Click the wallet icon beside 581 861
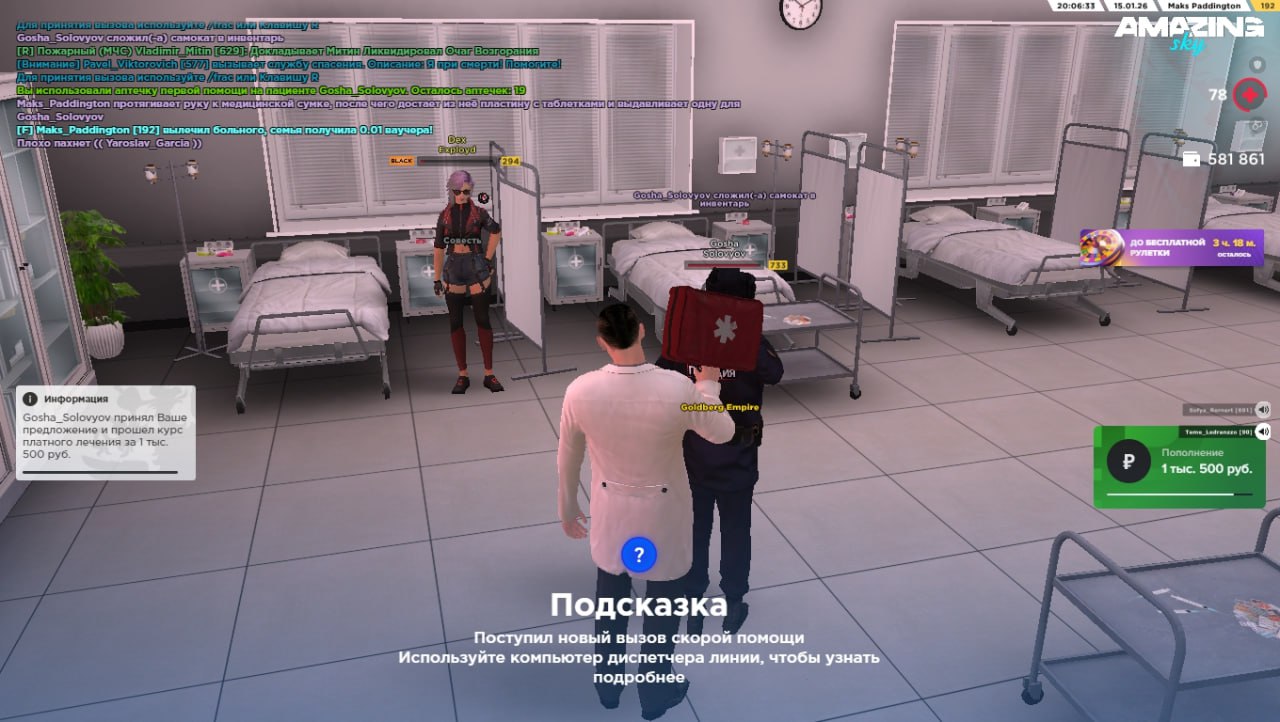The image size is (1280, 722). (1191, 159)
